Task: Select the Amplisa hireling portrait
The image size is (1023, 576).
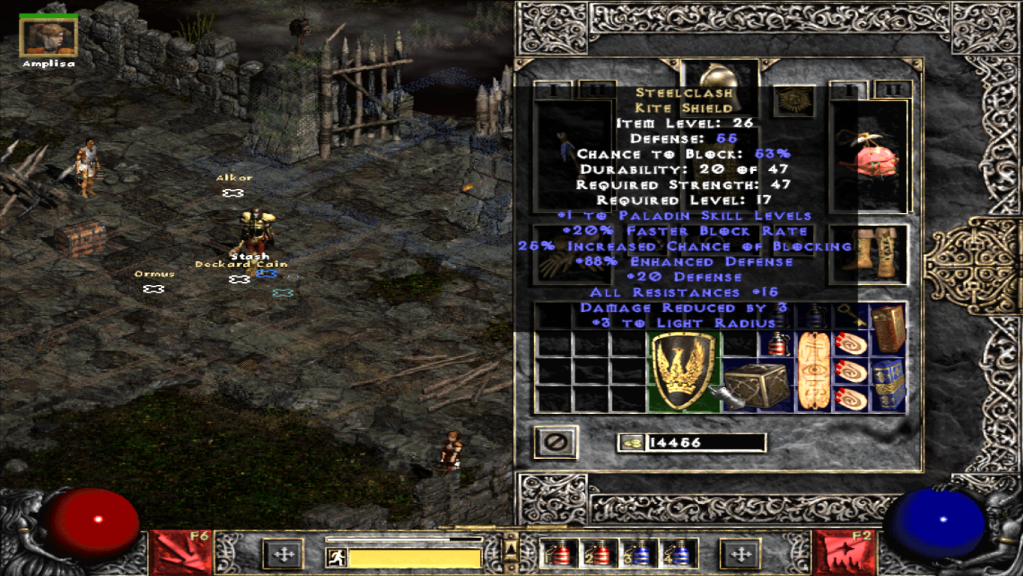Action: click(48, 38)
